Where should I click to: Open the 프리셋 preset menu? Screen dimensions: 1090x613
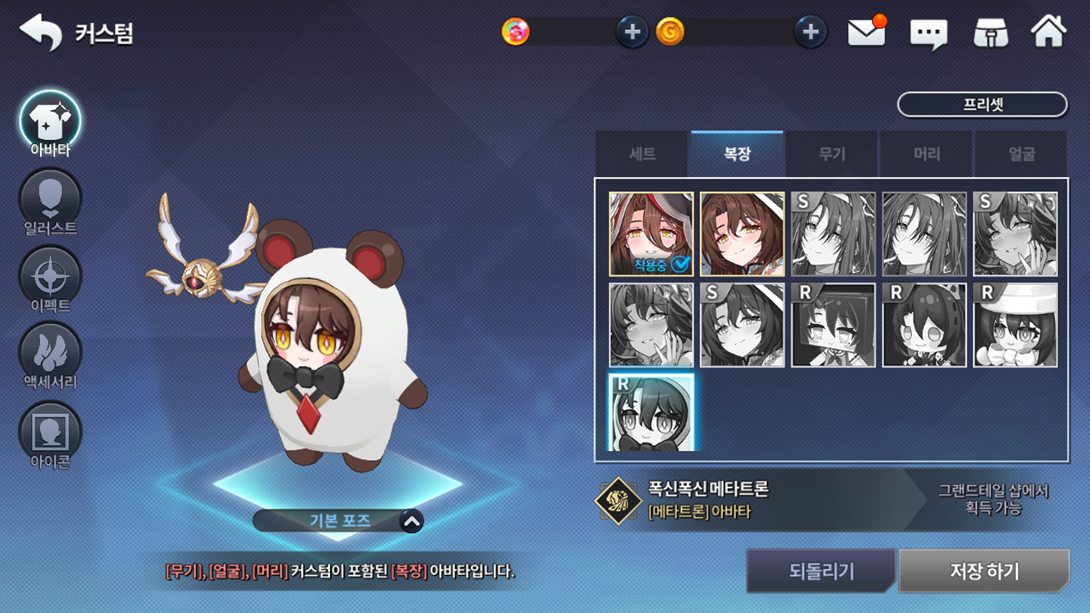(982, 104)
